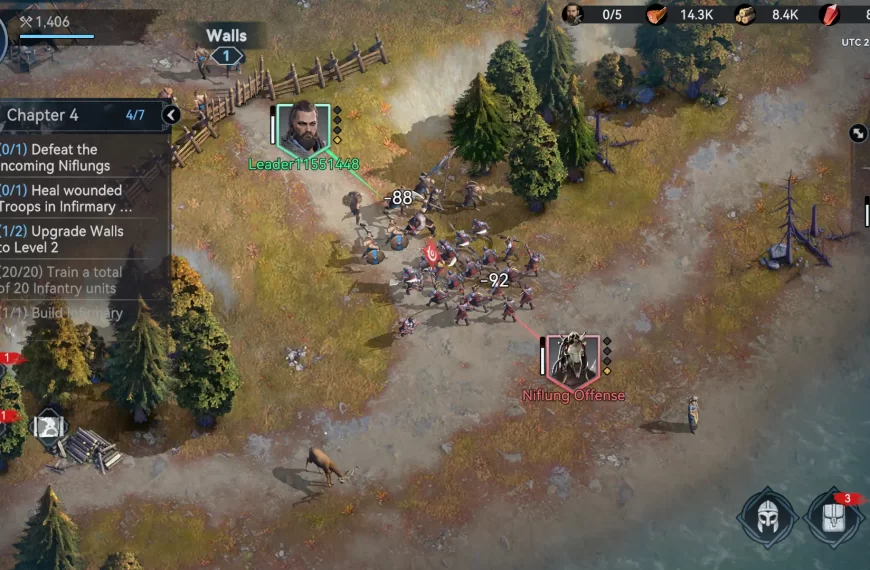Click the hexagonal building icon near logs
Image resolution: width=870 pixels, height=570 pixels.
[x=50, y=428]
